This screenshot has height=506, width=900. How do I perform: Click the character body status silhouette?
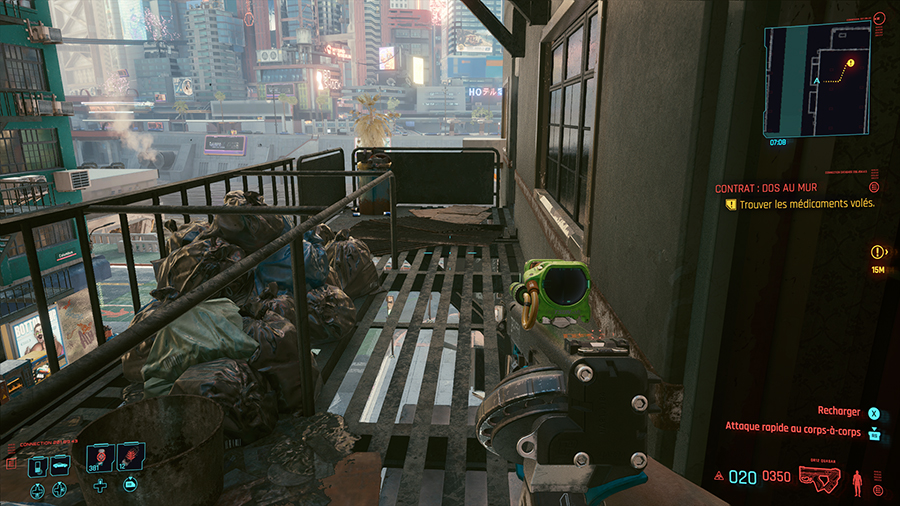(855, 482)
